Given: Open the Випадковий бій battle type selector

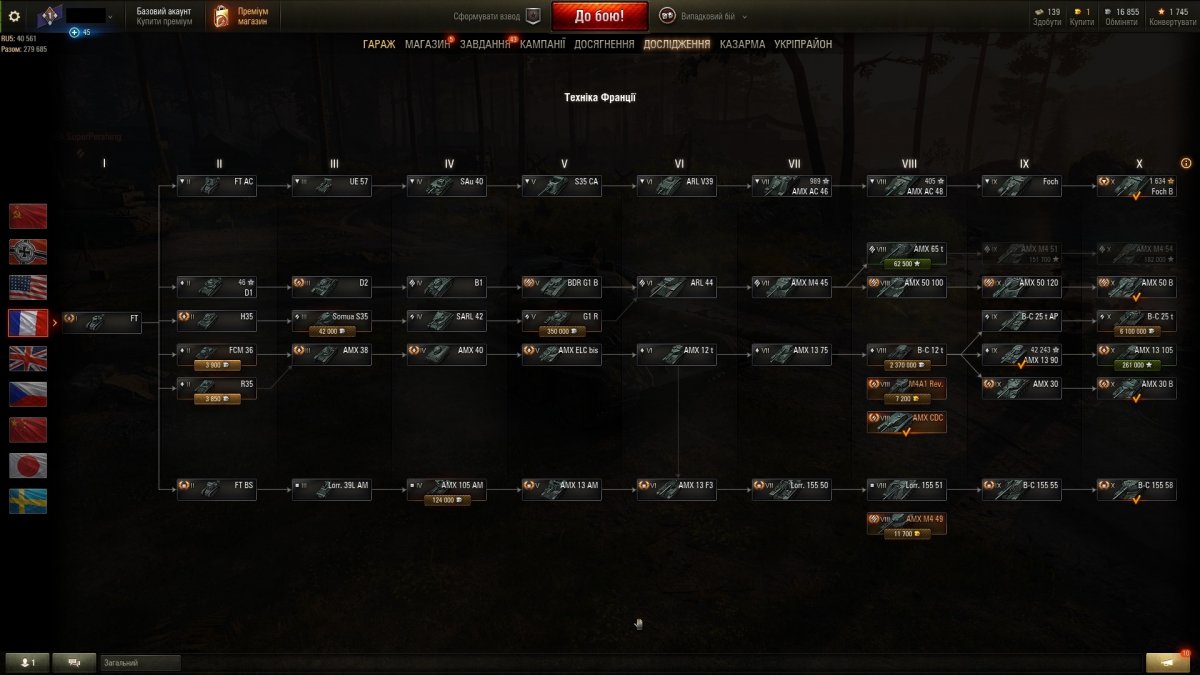Looking at the screenshot, I should (x=701, y=16).
